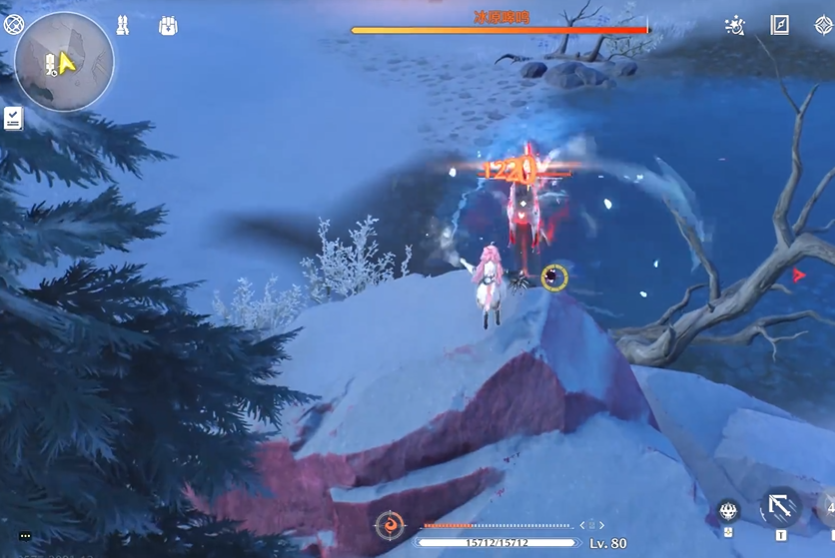Use the round creature skill icon

coord(728,512)
